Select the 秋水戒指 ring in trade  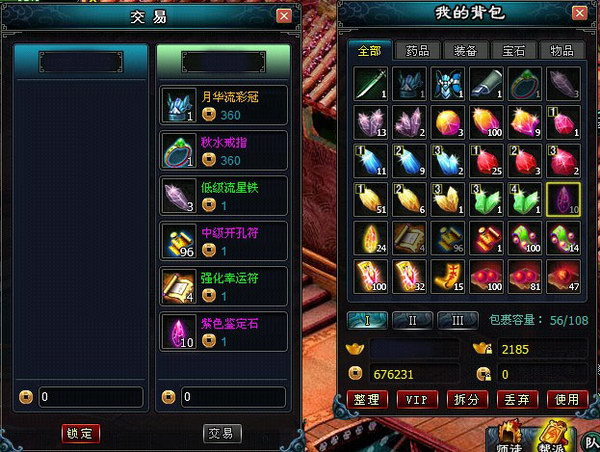(x=224, y=152)
